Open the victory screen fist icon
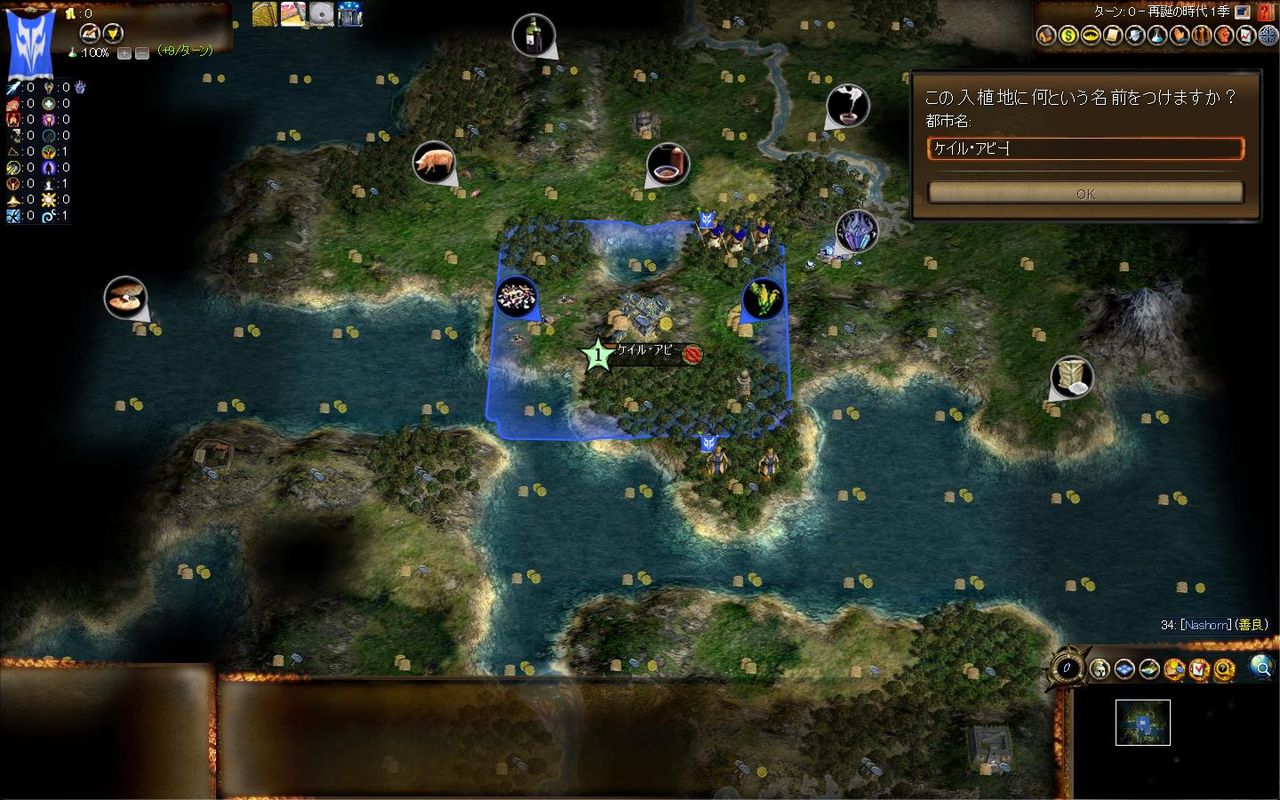 pos(1225,36)
